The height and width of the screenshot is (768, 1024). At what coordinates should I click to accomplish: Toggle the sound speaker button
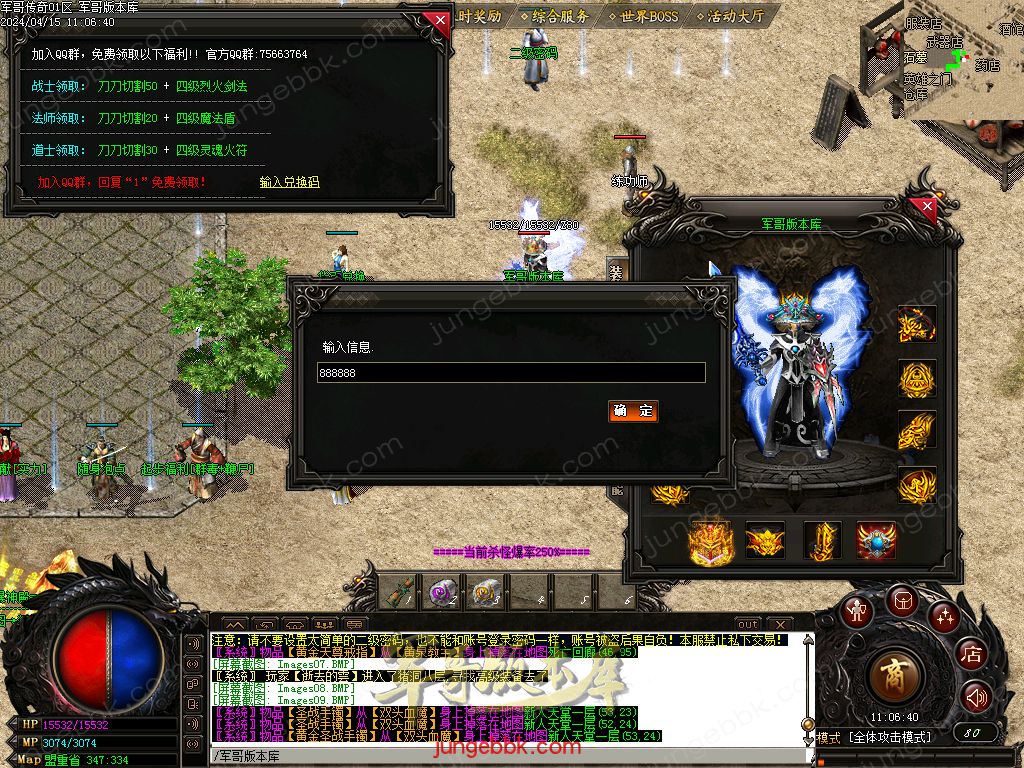[976, 697]
